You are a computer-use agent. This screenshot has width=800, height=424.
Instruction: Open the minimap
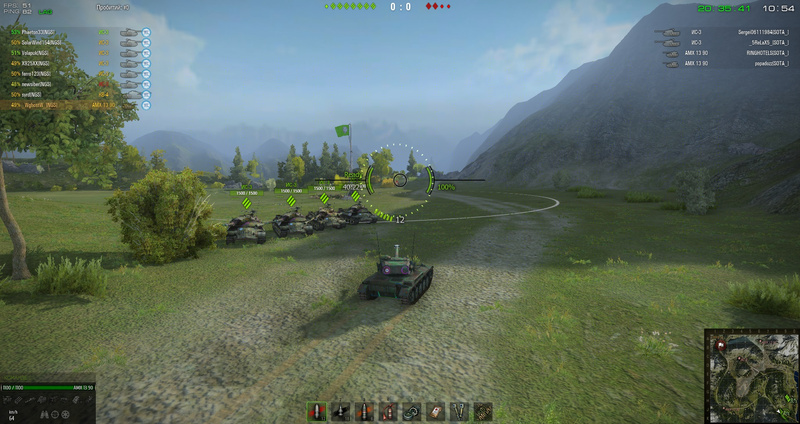pos(750,375)
